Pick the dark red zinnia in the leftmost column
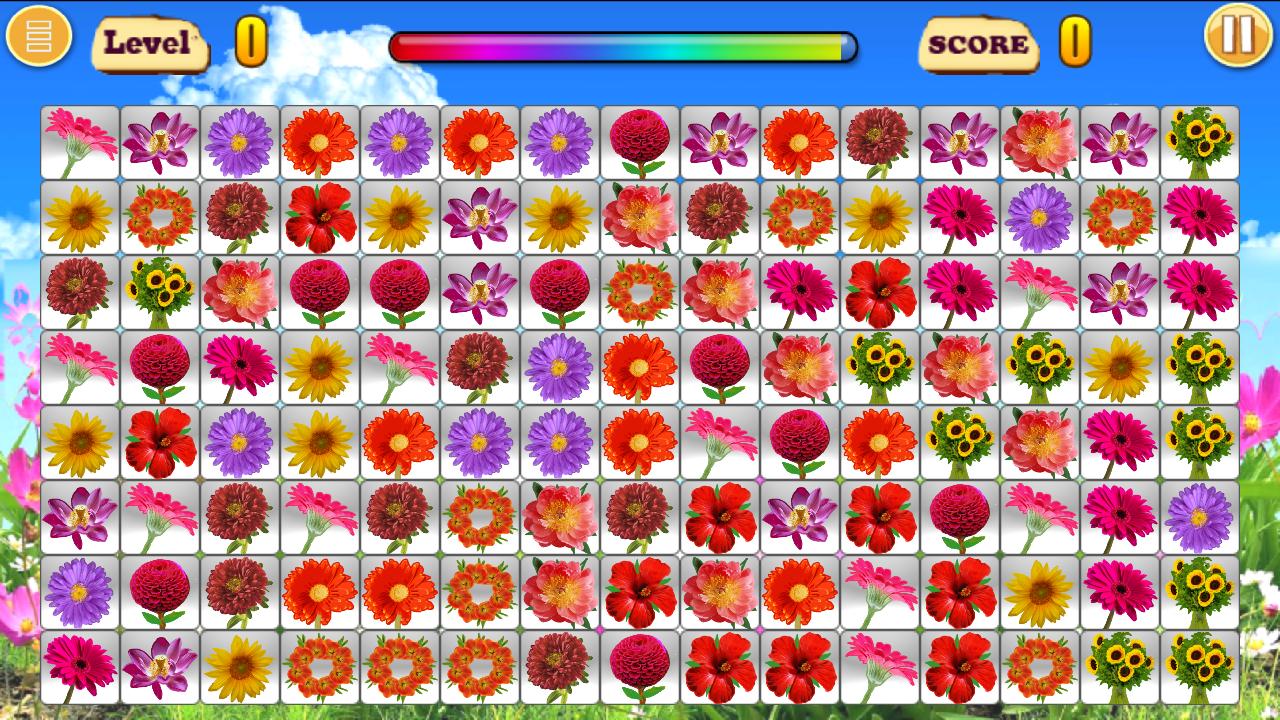Image resolution: width=1280 pixels, height=720 pixels. tap(78, 294)
